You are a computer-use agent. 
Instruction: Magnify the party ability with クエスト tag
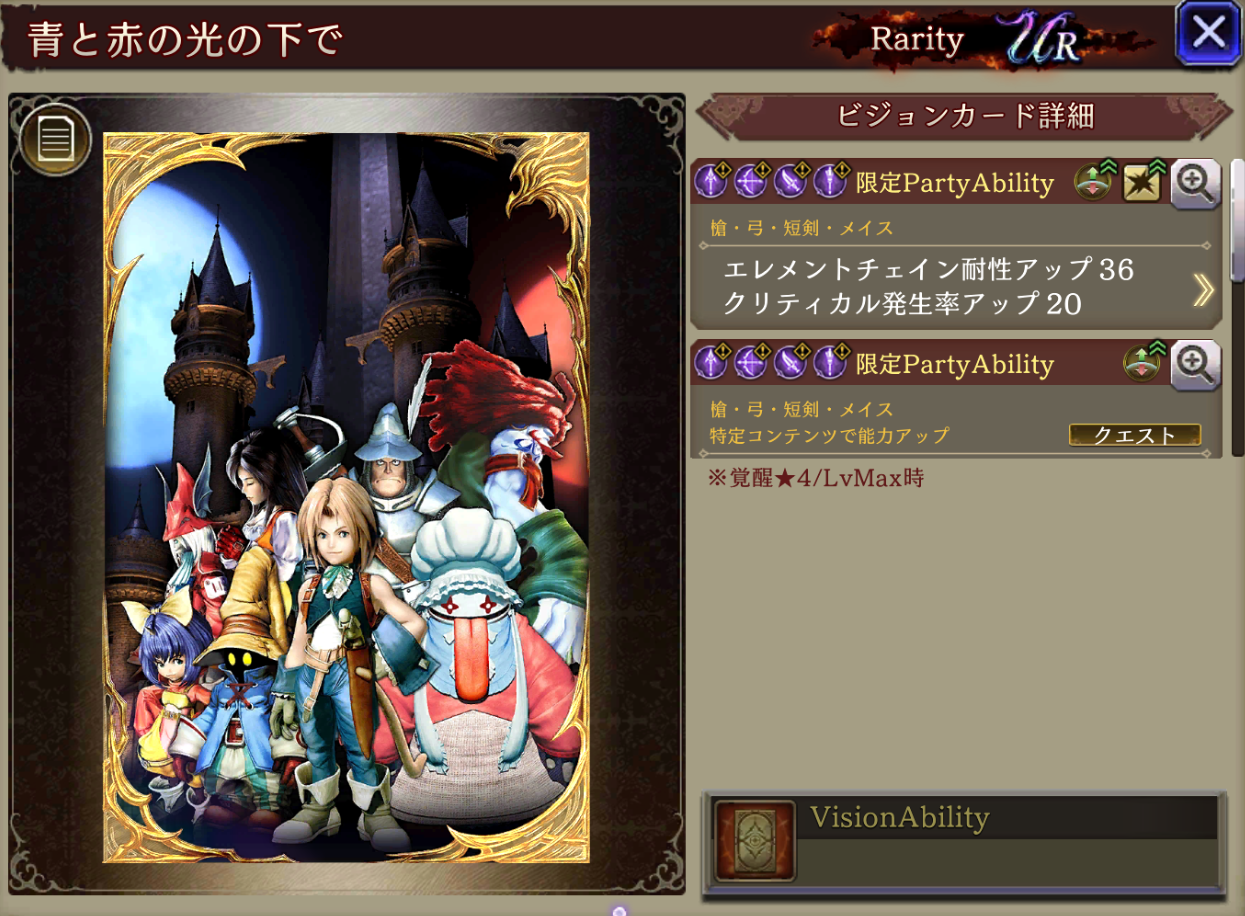[1195, 364]
